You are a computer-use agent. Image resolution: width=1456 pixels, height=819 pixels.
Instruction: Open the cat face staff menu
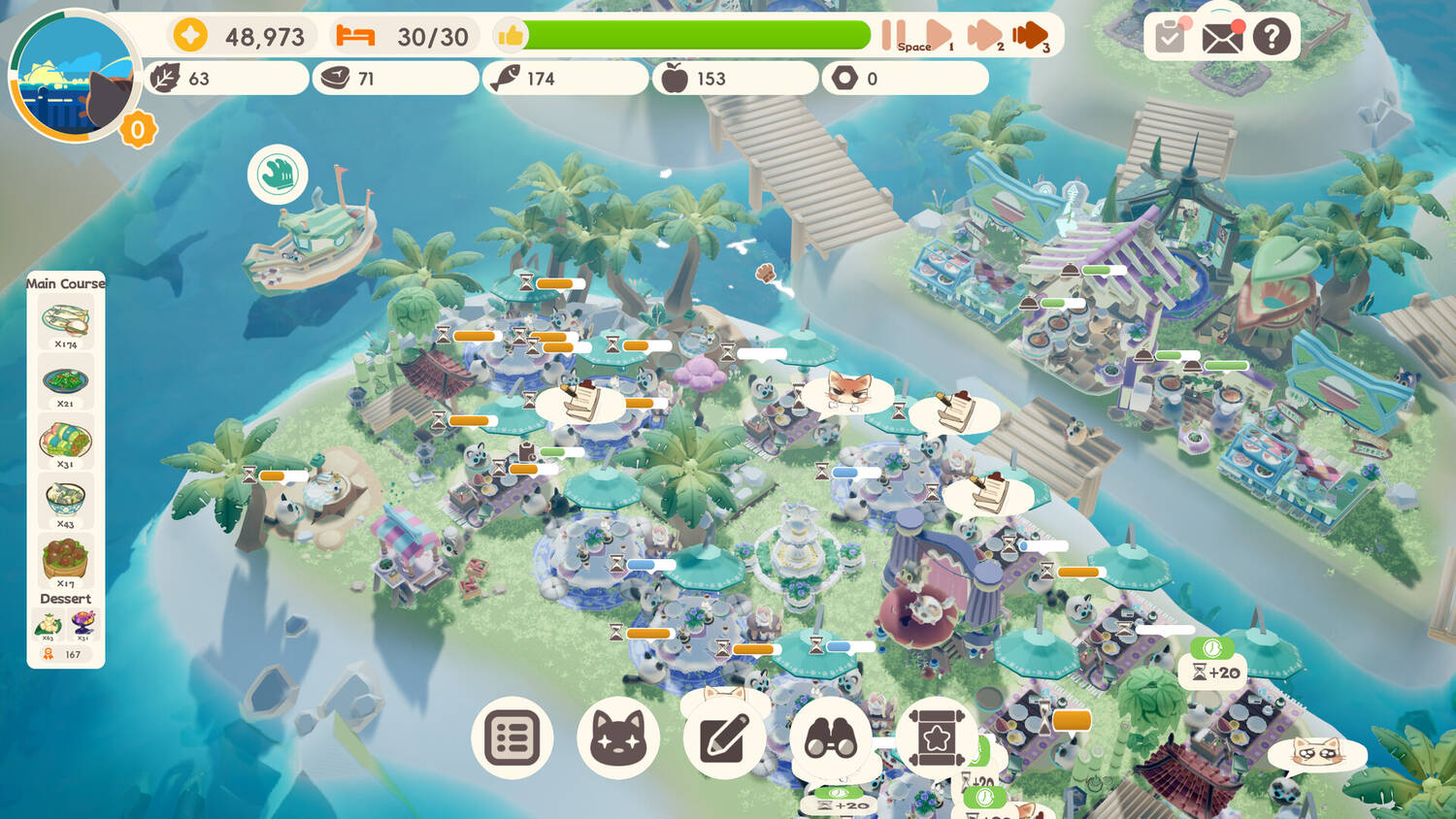618,738
